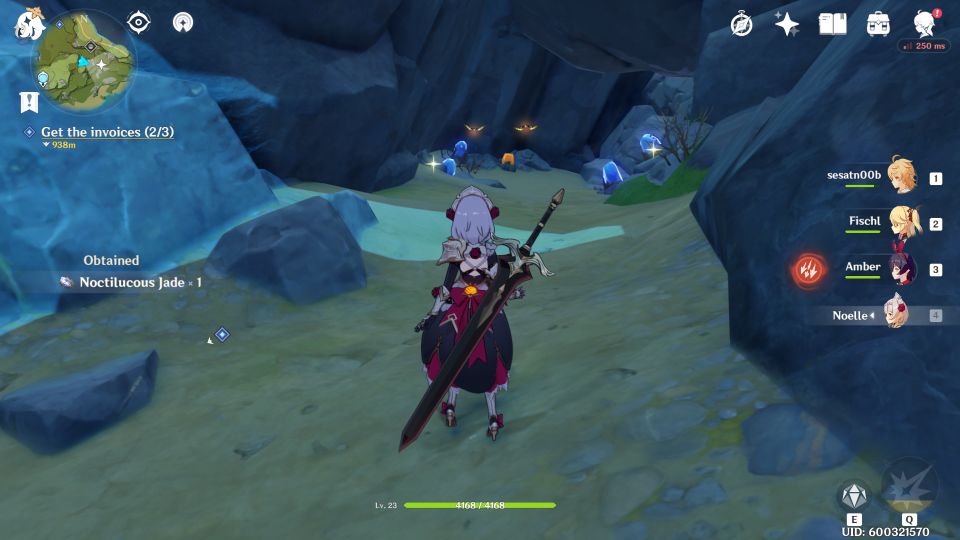The width and height of the screenshot is (960, 540).
Task: Click the arch-shaped icon beside Elemental Sight
Action: pos(183,22)
